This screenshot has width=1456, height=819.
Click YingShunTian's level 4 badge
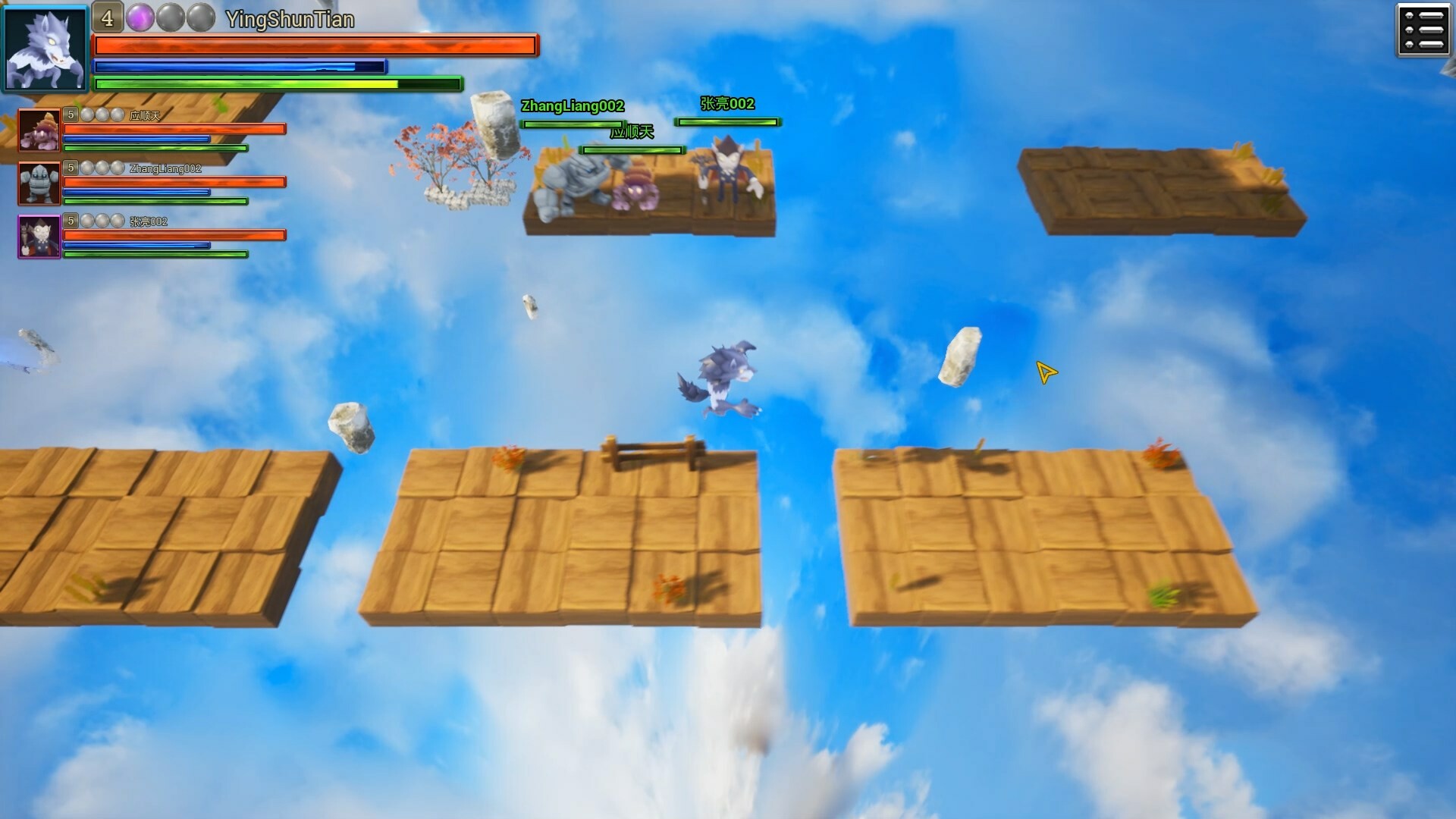click(108, 17)
